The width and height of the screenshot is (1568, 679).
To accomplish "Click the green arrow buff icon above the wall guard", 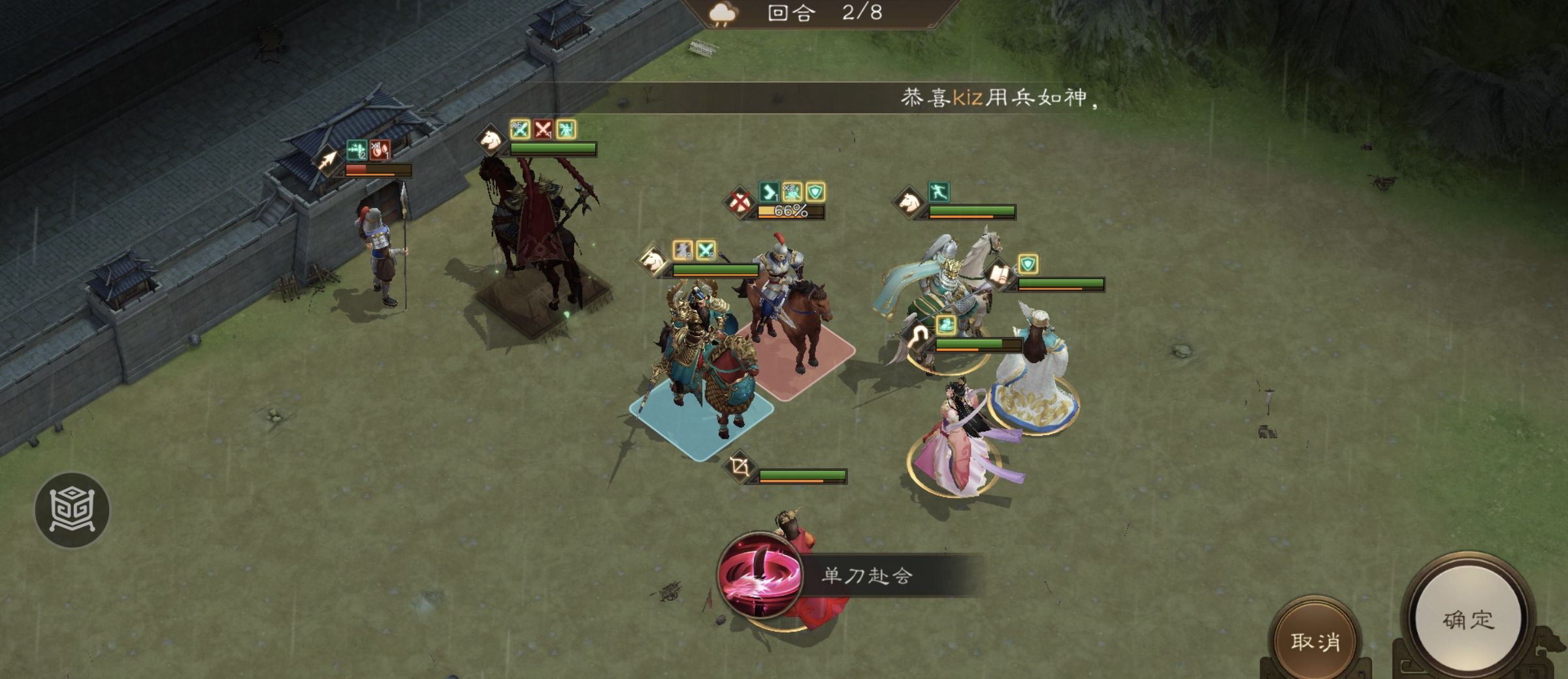I will tap(357, 151).
